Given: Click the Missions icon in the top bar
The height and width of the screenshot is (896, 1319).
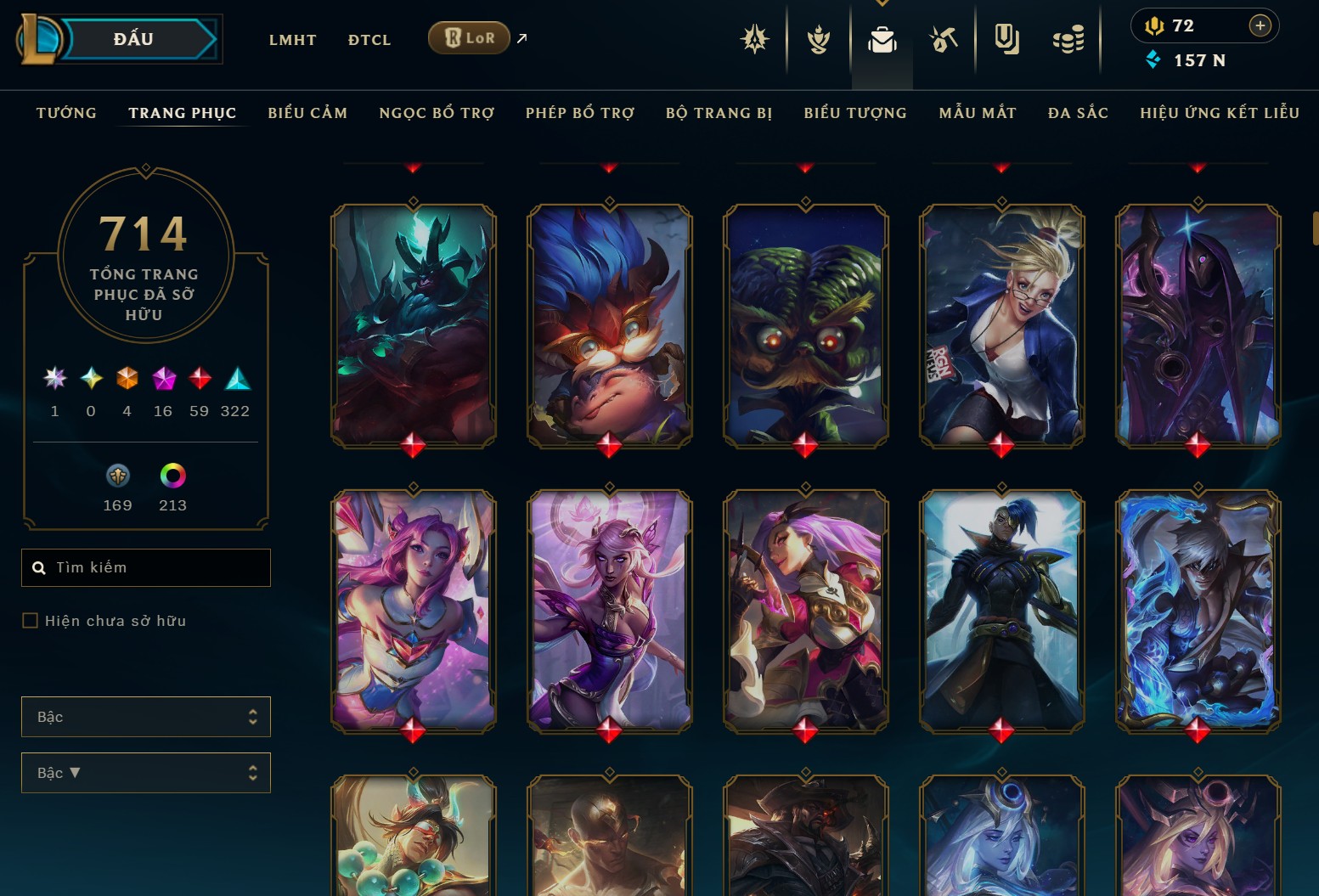Looking at the screenshot, I should pyautogui.click(x=755, y=38).
